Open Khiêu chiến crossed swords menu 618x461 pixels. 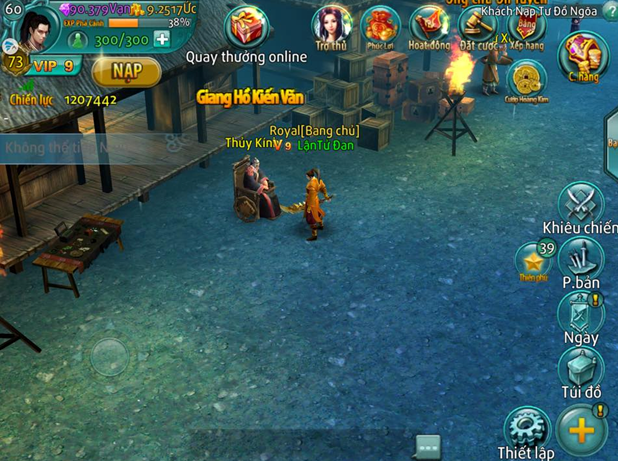pyautogui.click(x=581, y=204)
